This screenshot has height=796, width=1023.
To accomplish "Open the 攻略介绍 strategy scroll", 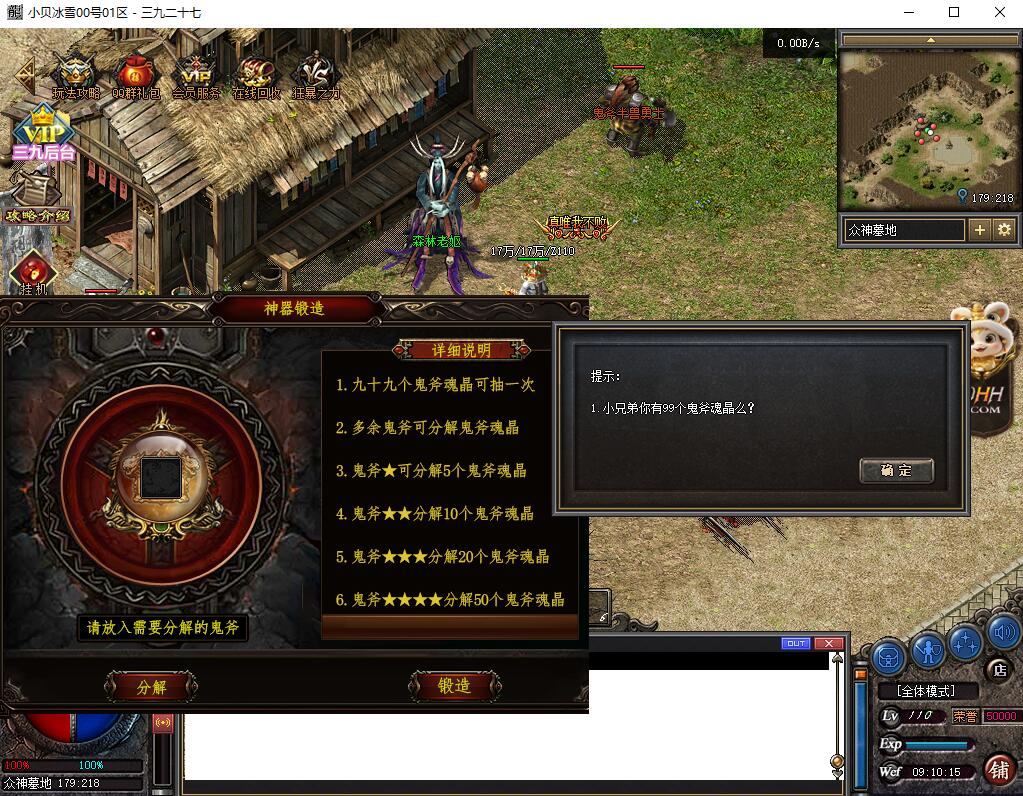I will (38, 197).
